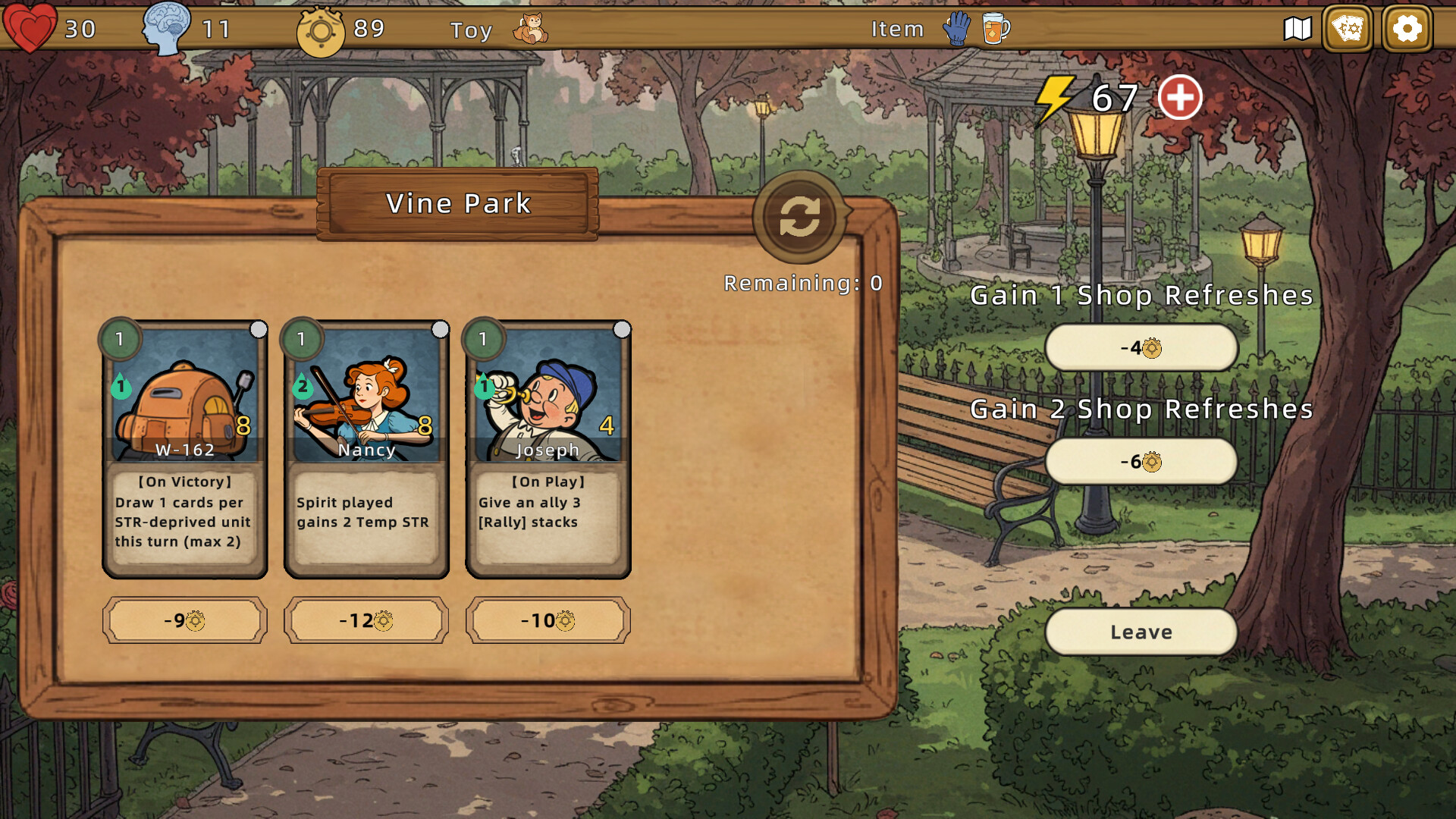The width and height of the screenshot is (1456, 819).
Task: Open the gear settings menu
Action: (x=1407, y=30)
